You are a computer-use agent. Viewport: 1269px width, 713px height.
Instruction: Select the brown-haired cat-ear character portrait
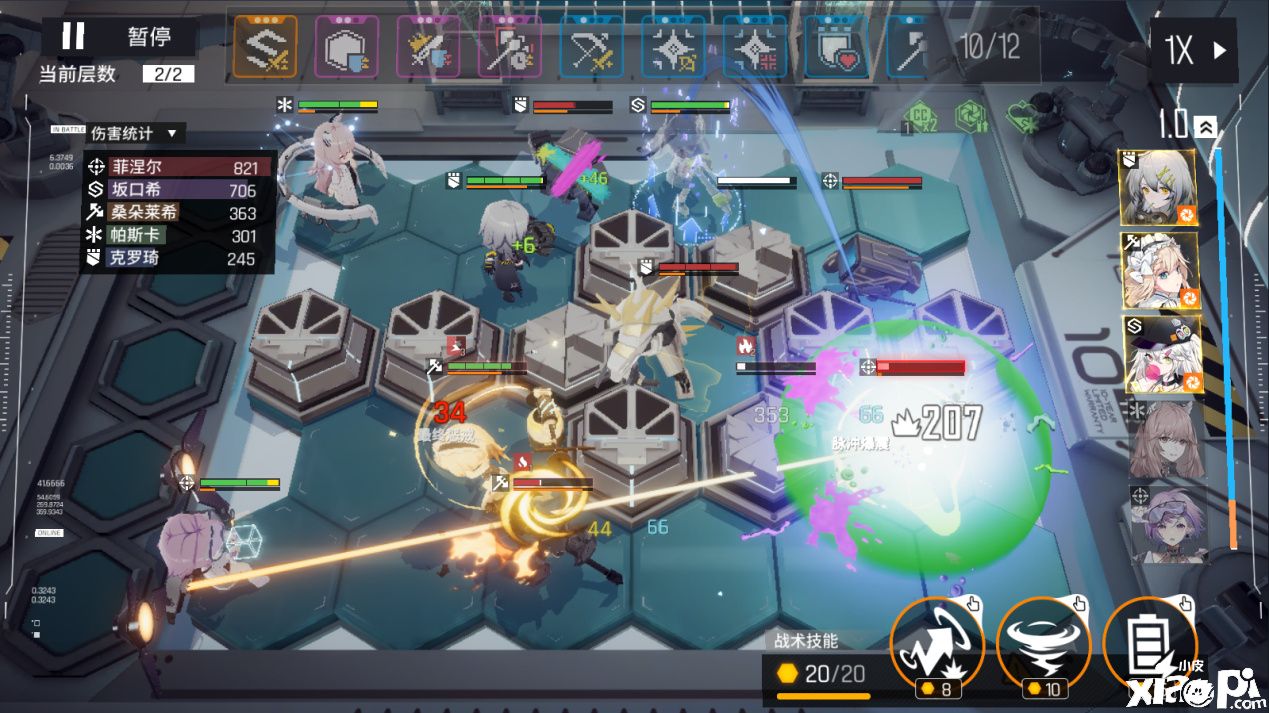point(1167,440)
